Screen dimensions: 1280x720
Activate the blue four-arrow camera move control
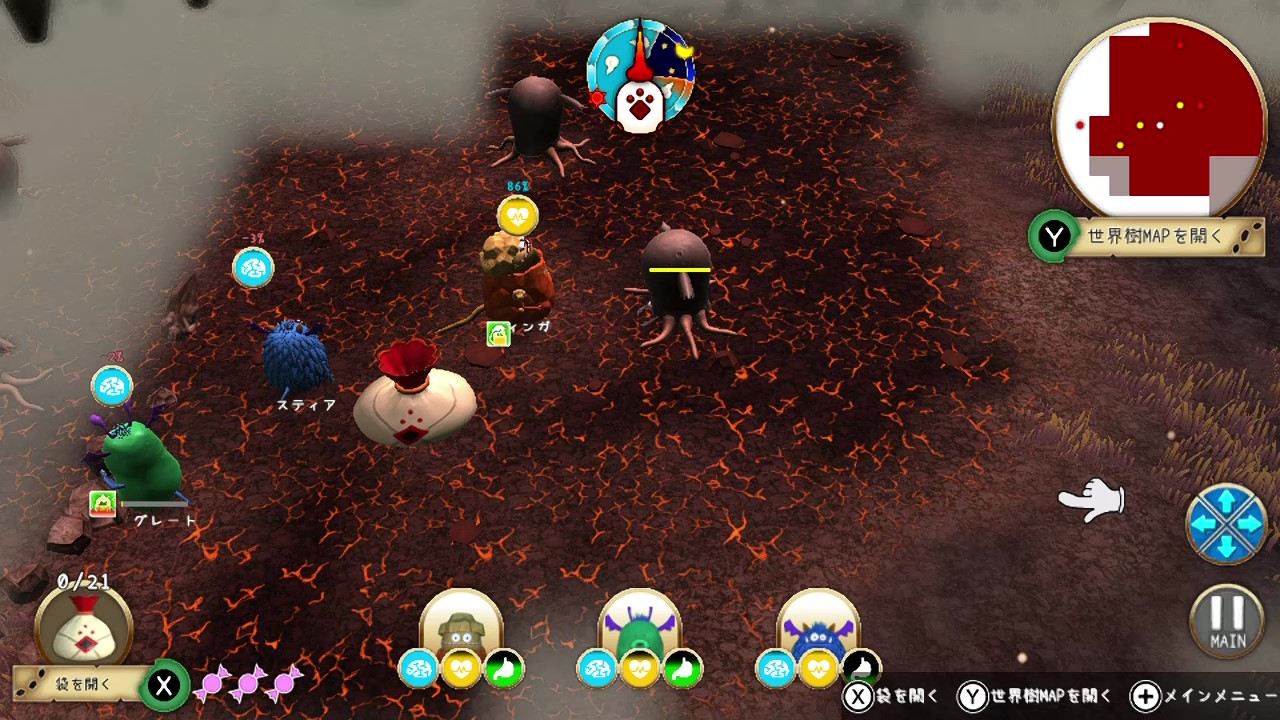click(x=1226, y=523)
